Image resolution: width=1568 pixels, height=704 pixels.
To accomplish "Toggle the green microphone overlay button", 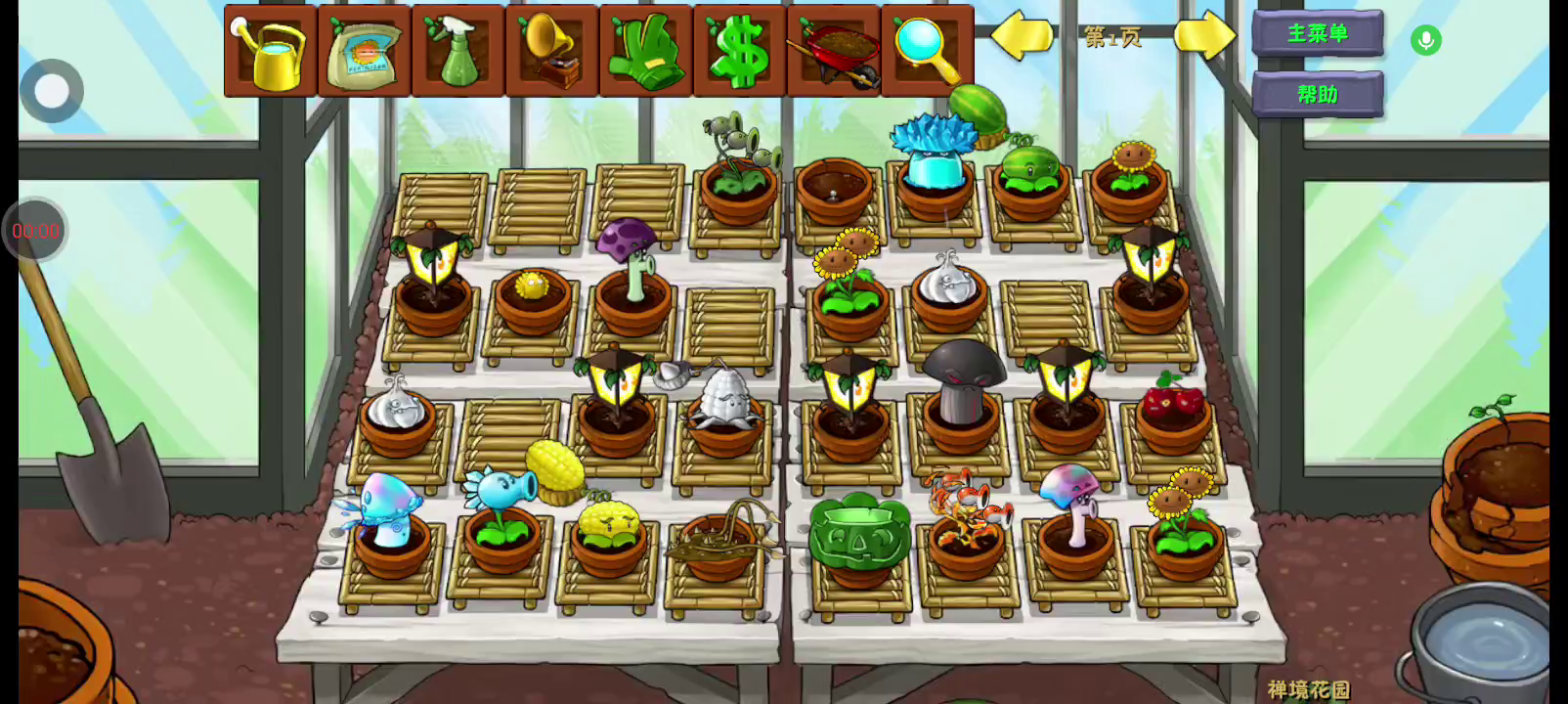I will [1426, 40].
